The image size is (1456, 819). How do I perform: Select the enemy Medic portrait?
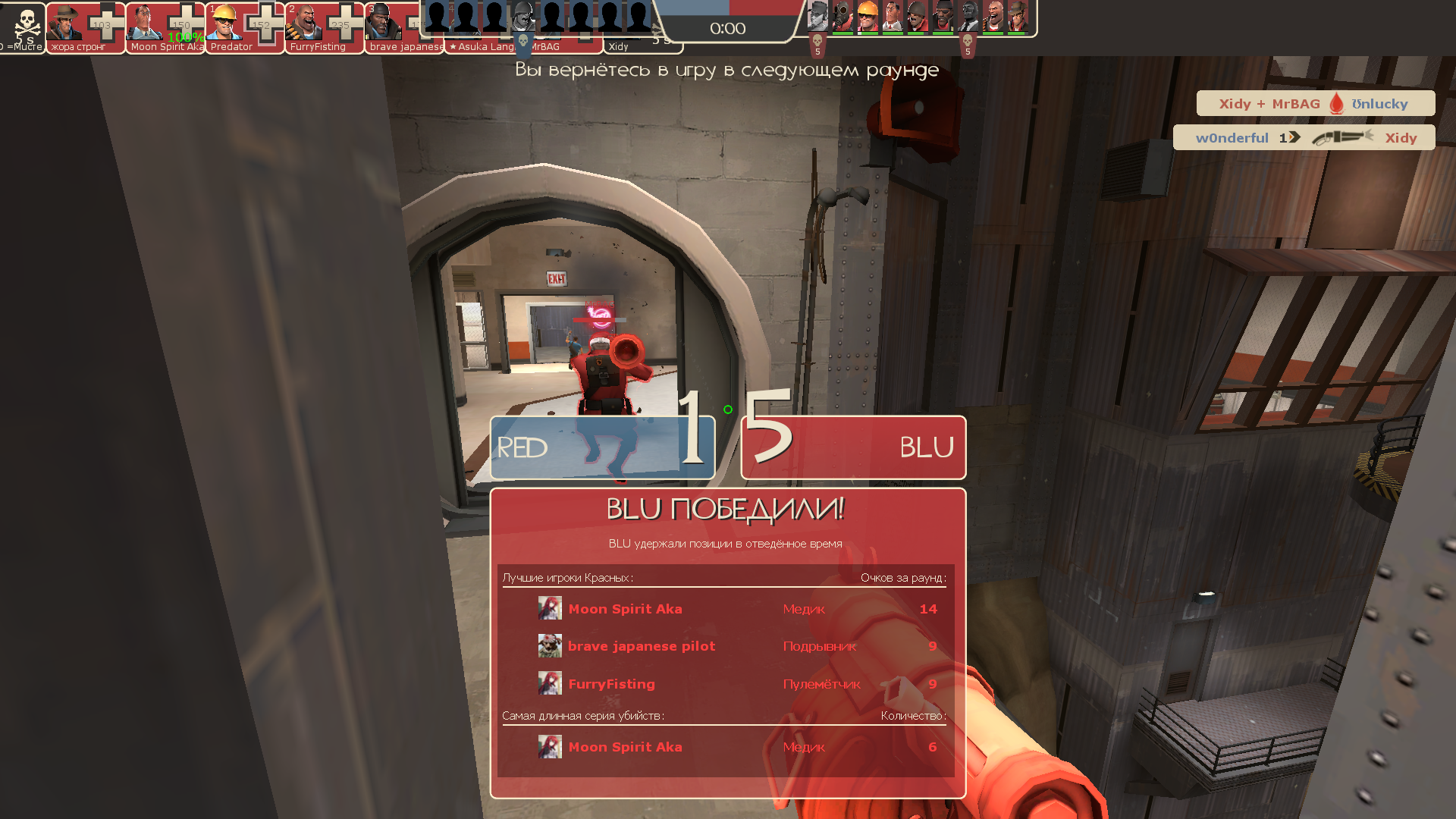(x=893, y=17)
